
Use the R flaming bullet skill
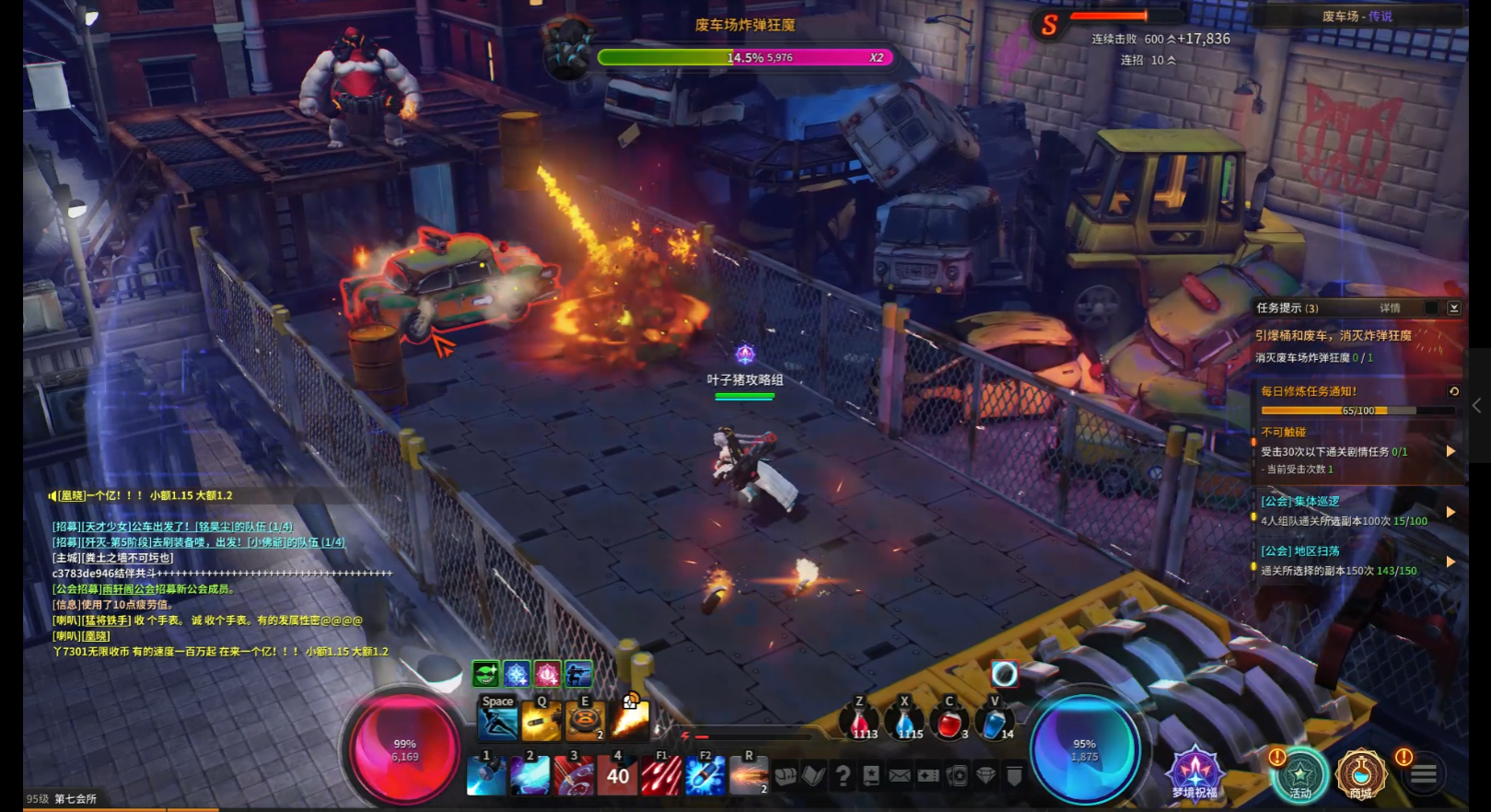pyautogui.click(x=749, y=775)
